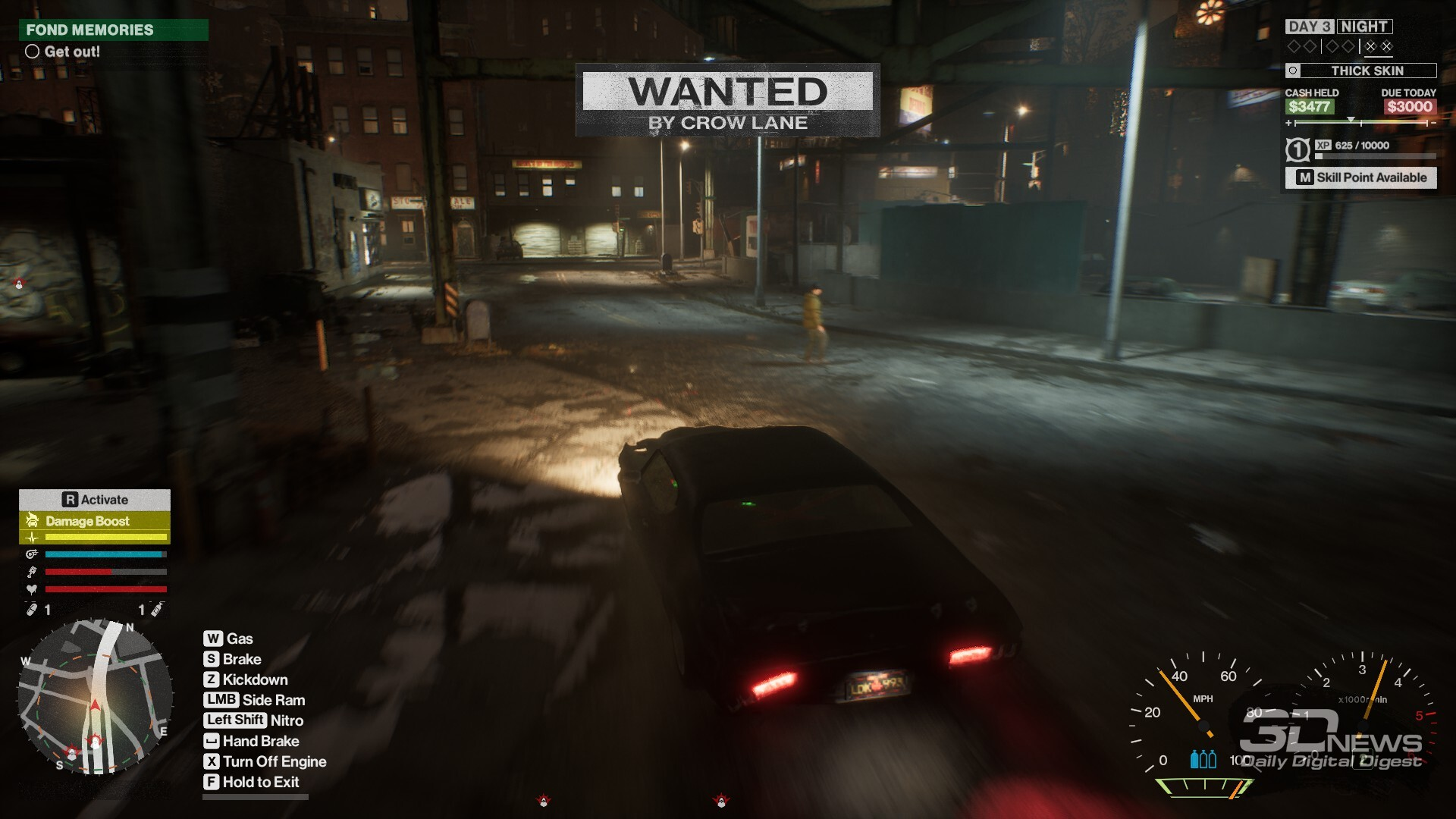Select the Damage Boost ability

click(x=94, y=521)
